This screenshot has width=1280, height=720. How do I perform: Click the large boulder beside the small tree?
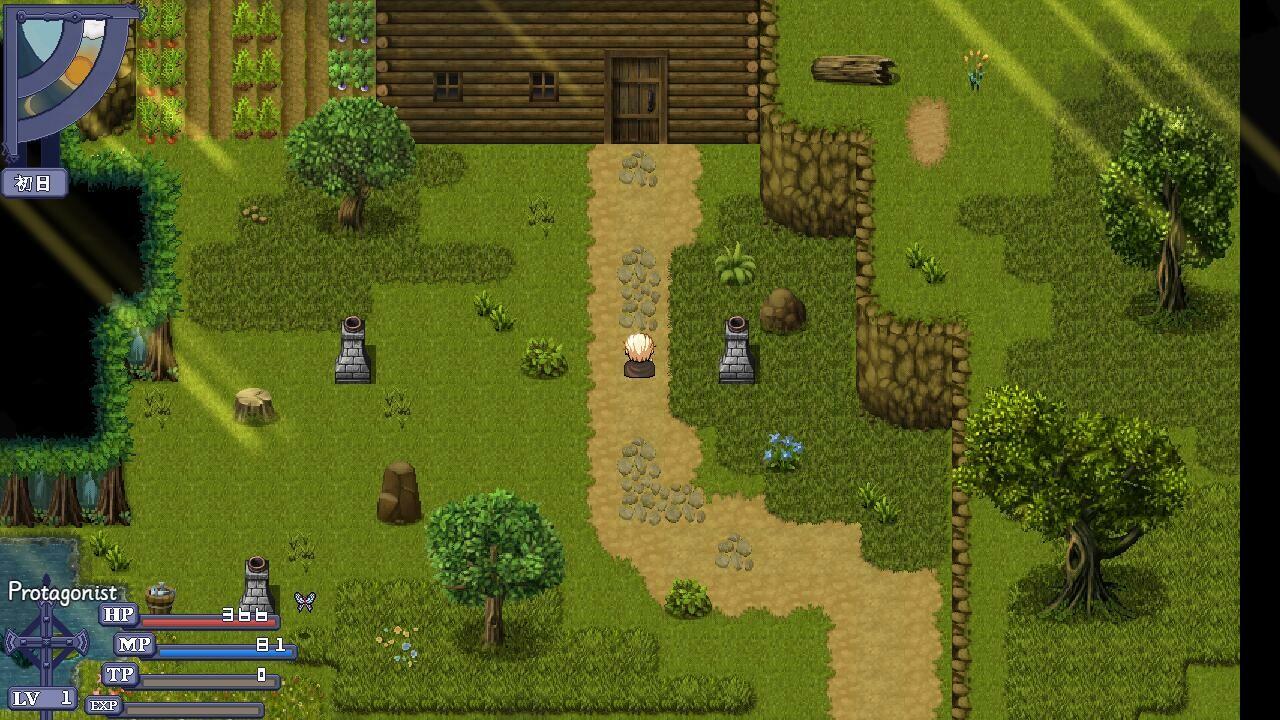[x=398, y=490]
